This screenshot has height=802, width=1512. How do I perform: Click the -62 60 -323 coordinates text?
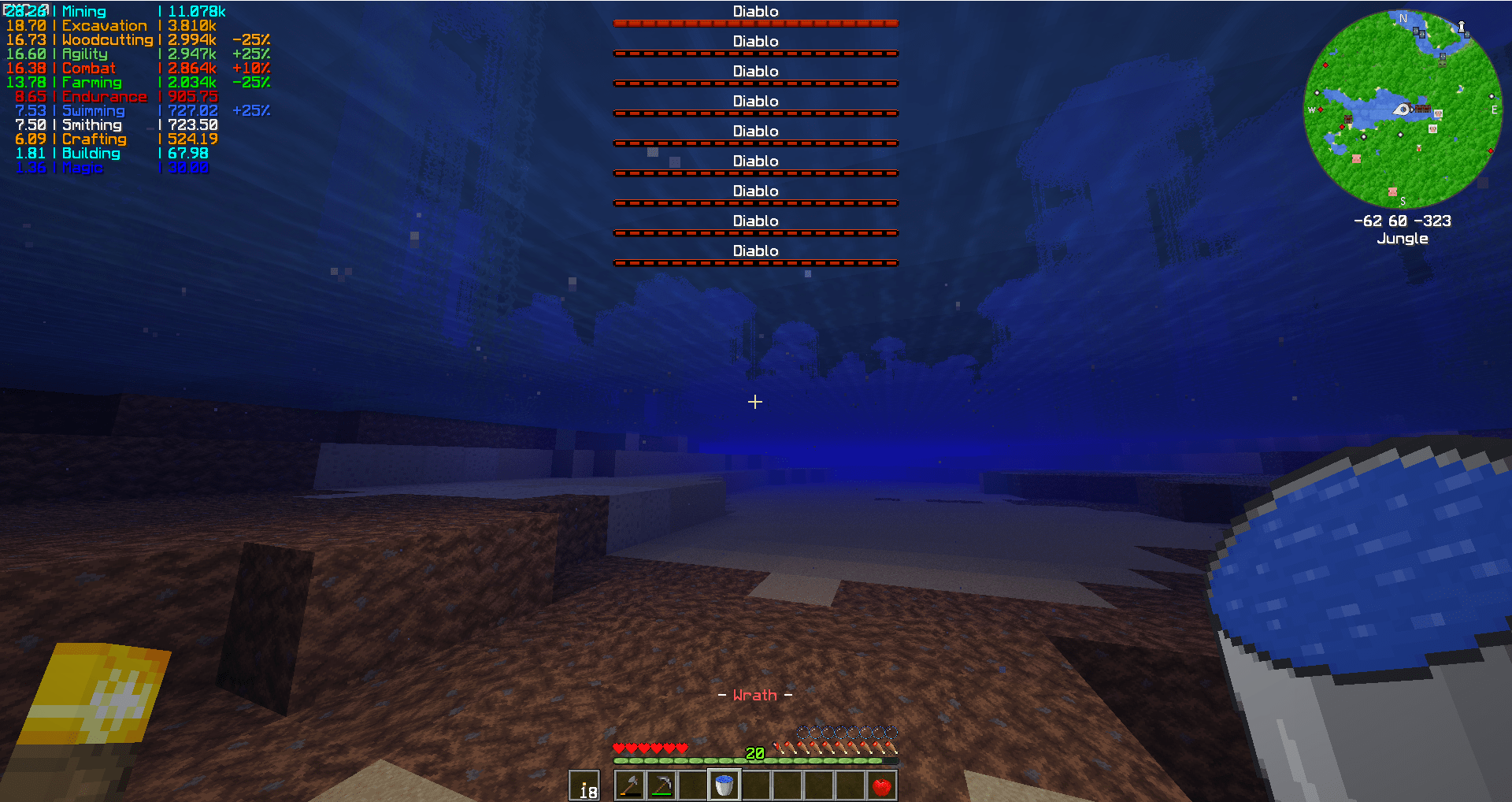click(x=1403, y=221)
